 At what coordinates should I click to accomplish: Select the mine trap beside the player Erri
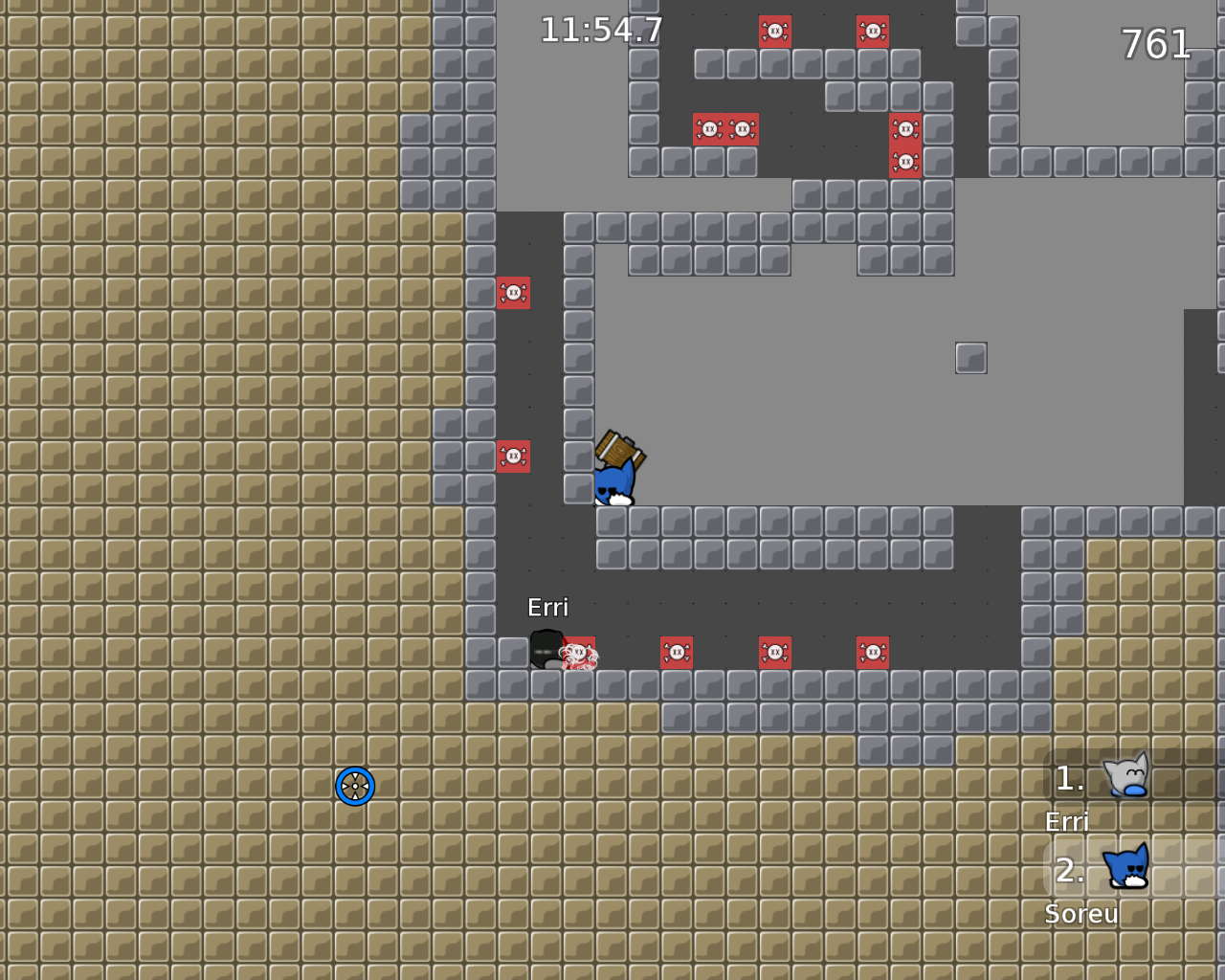click(577, 651)
